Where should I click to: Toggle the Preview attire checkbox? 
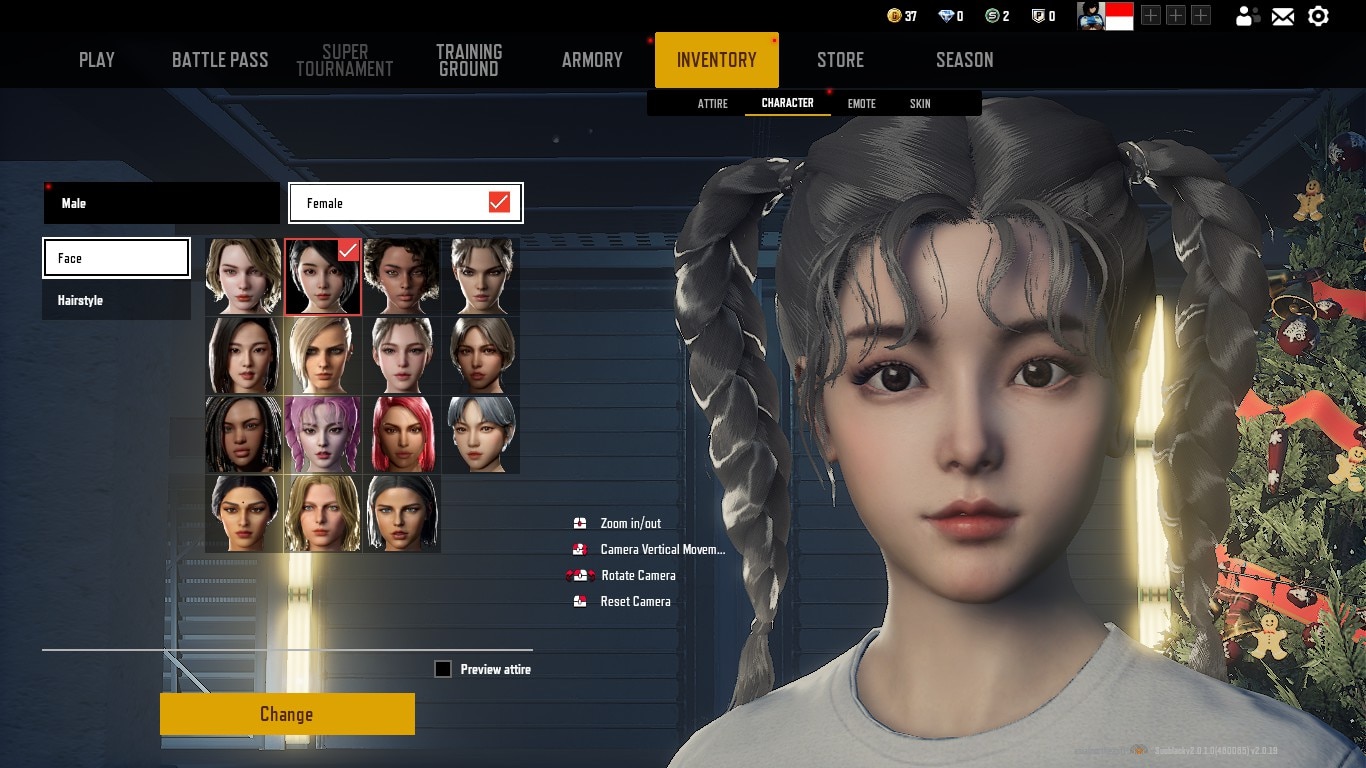pos(443,669)
